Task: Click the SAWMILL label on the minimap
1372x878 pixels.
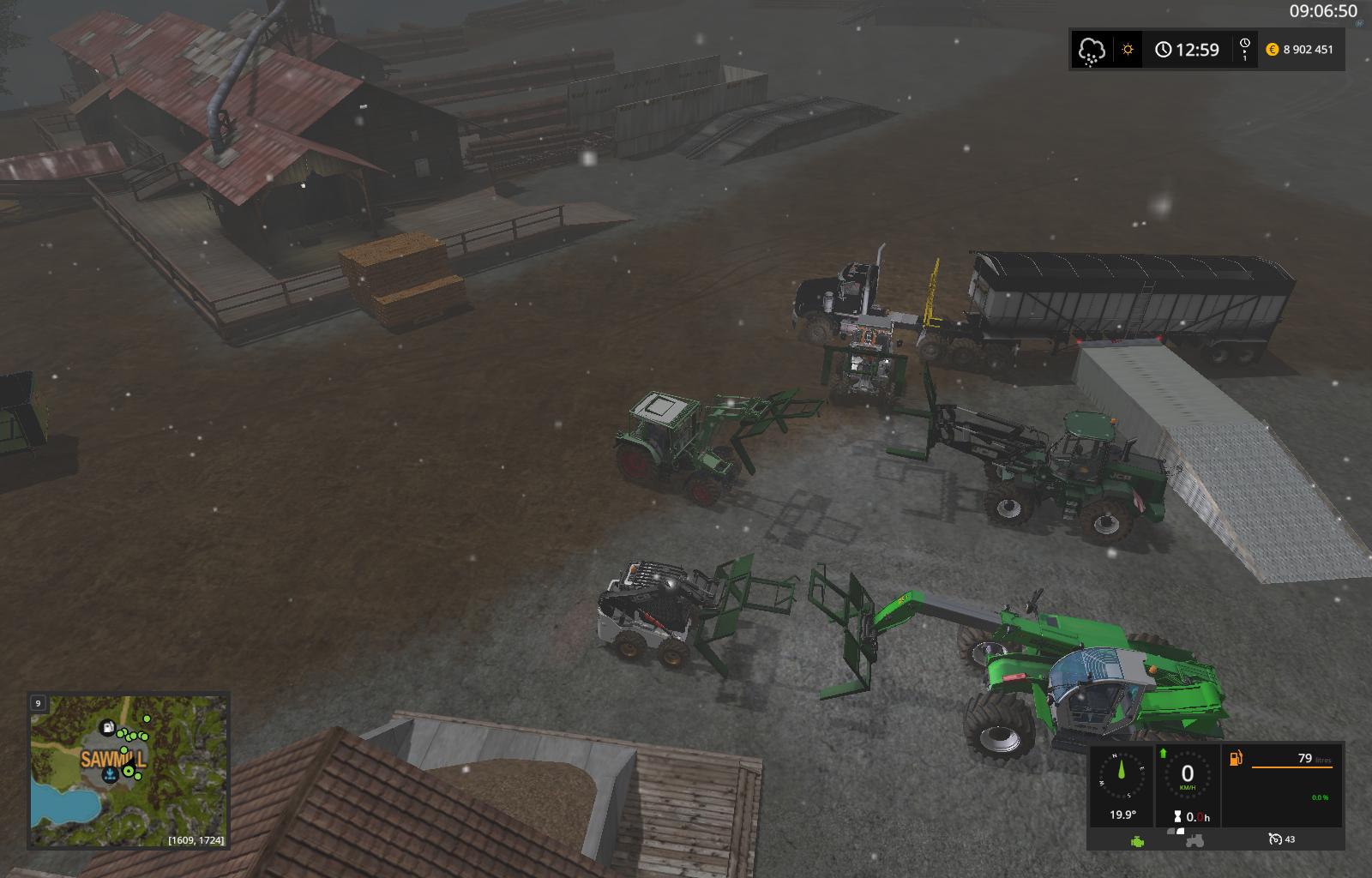Action: [113, 759]
